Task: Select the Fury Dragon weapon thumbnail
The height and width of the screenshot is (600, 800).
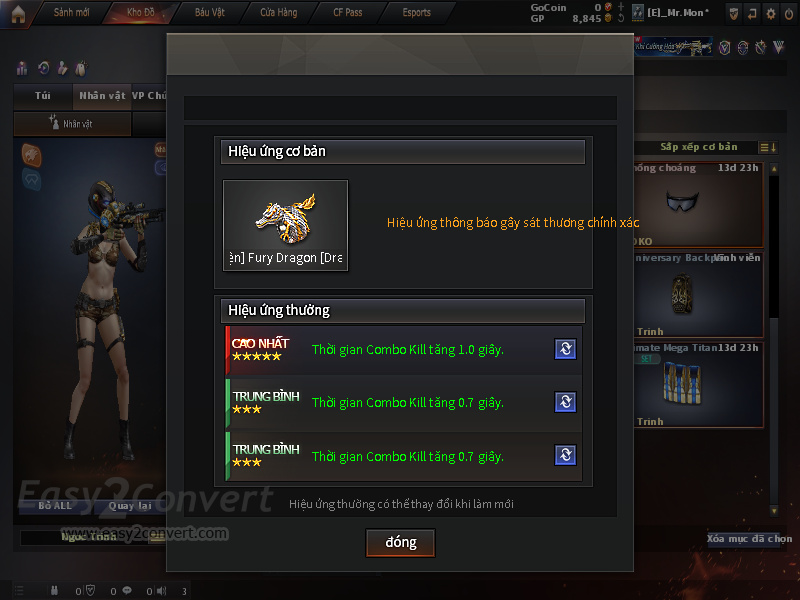Action: click(285, 225)
